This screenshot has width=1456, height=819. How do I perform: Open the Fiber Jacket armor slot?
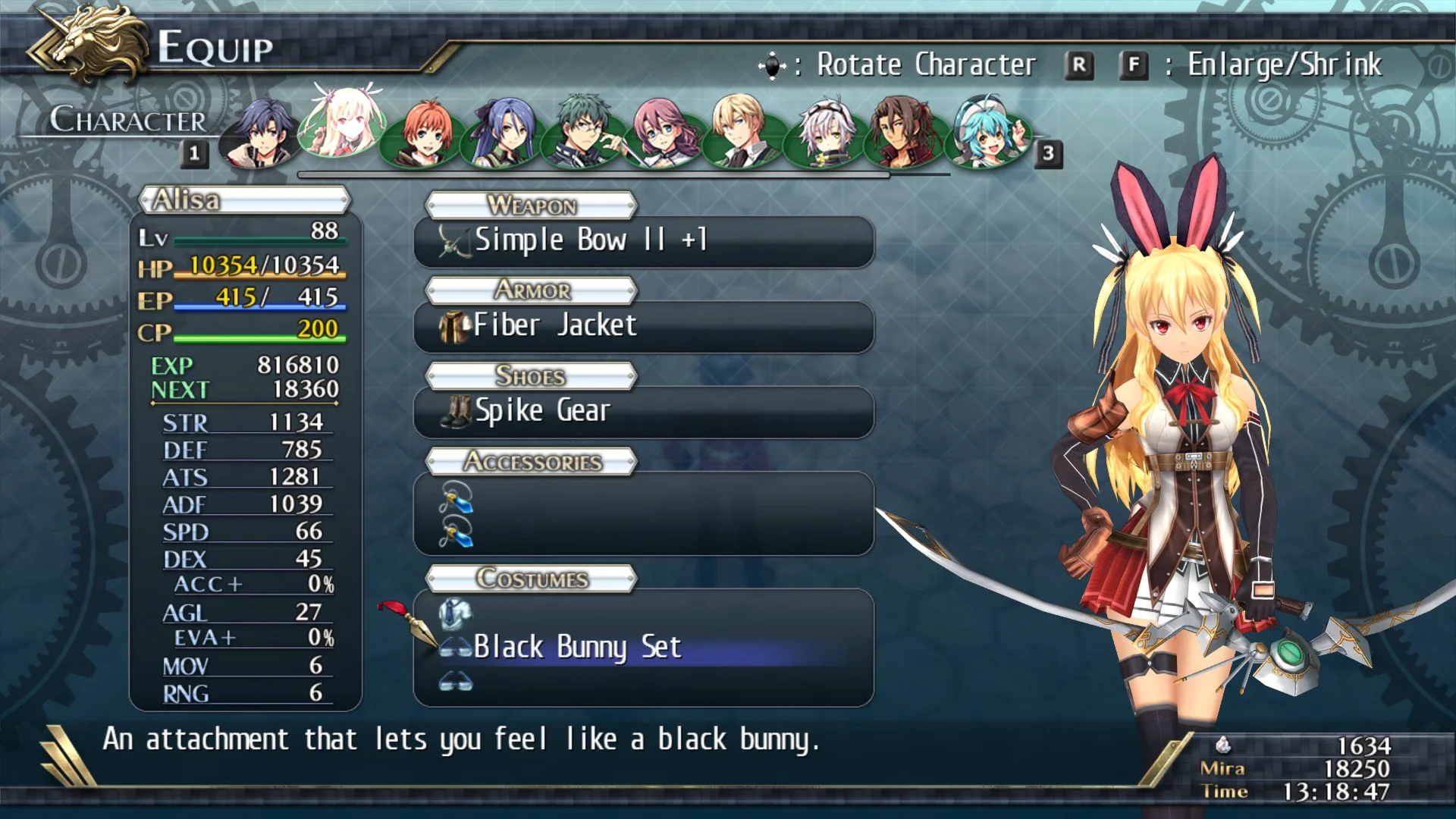click(643, 327)
